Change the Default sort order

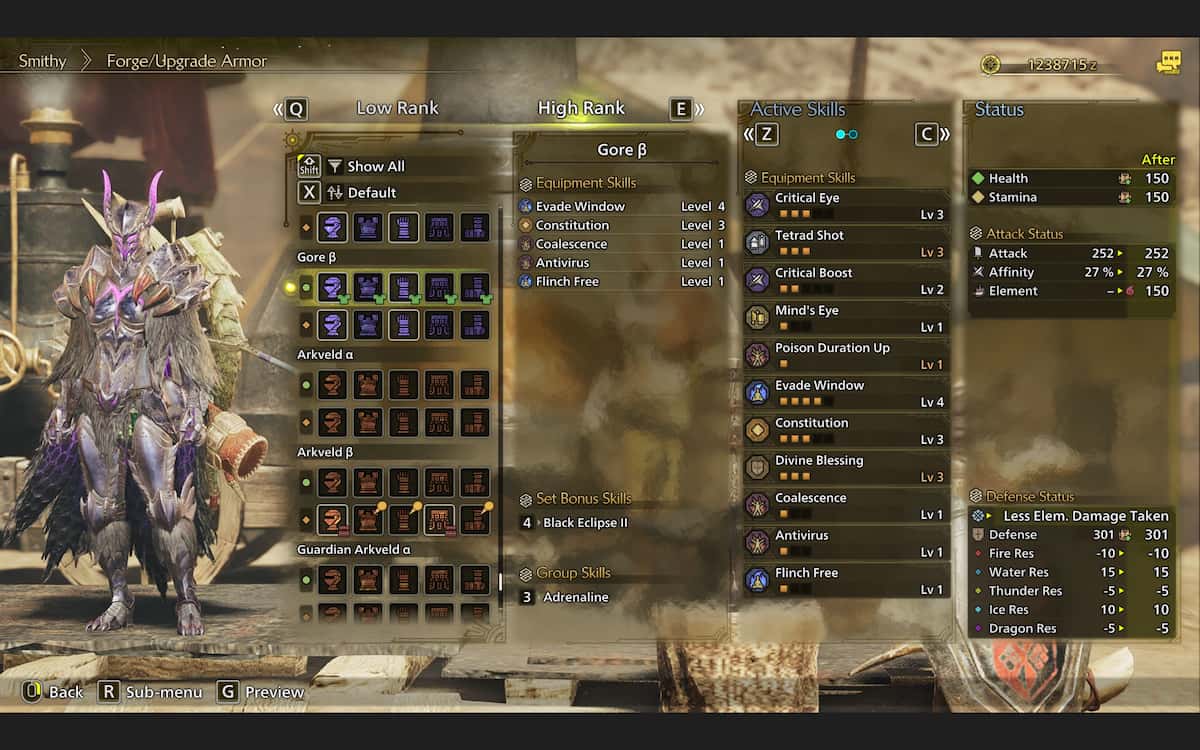371,192
